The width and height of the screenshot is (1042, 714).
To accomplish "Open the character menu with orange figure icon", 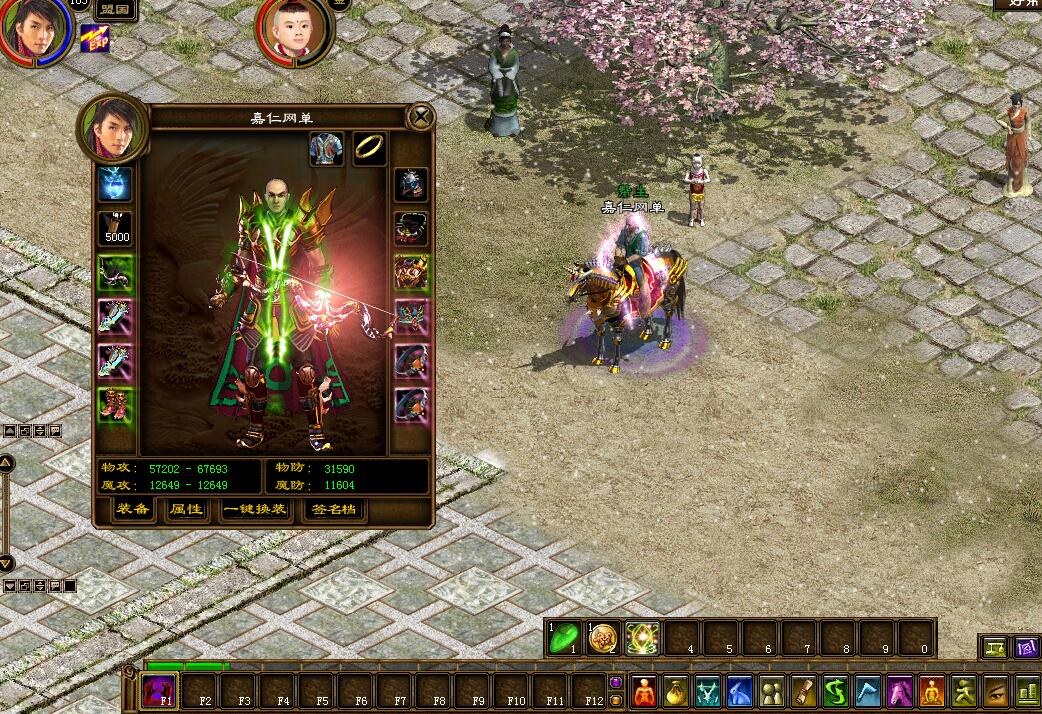I will [645, 691].
